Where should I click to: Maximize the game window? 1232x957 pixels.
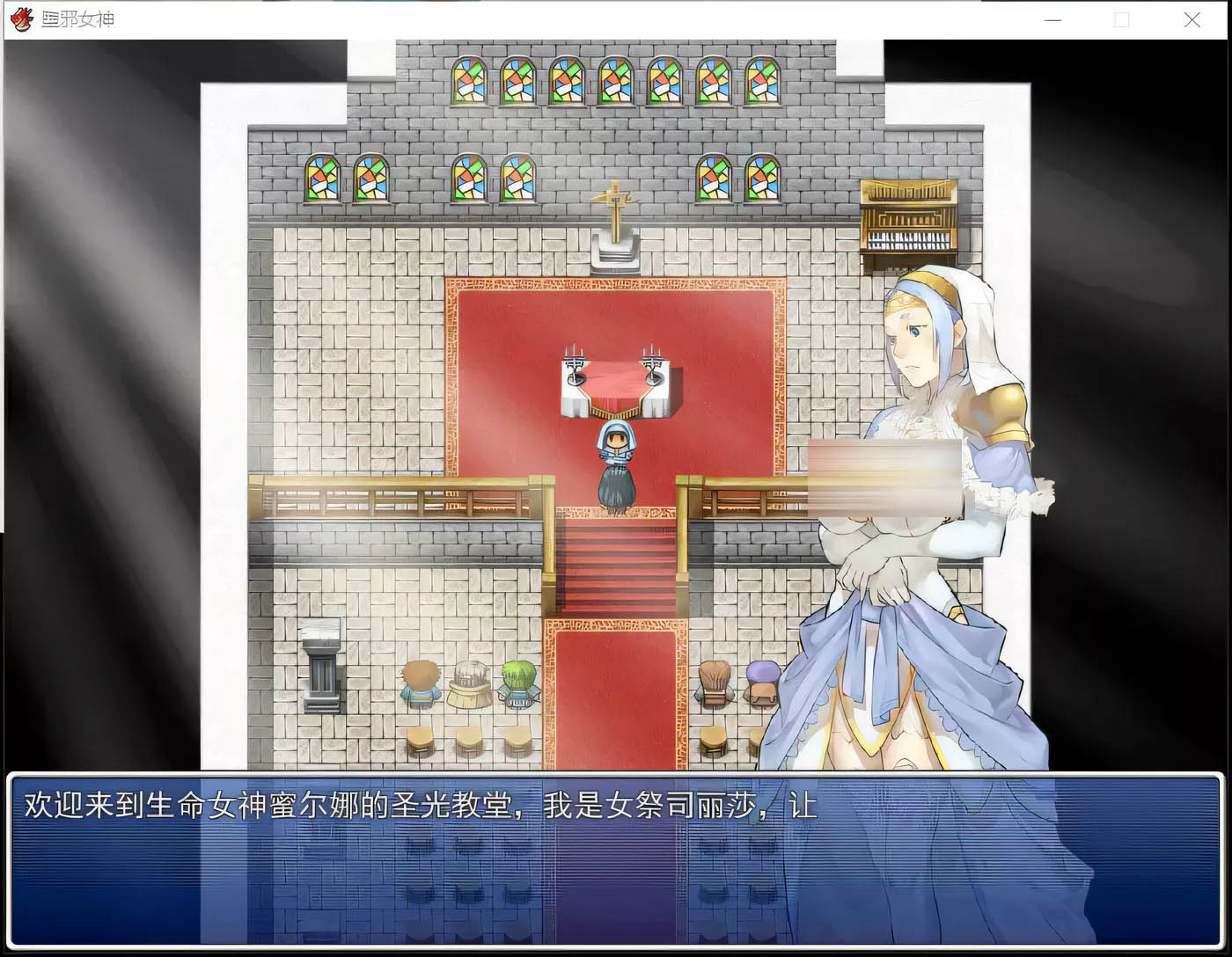pos(1121,19)
